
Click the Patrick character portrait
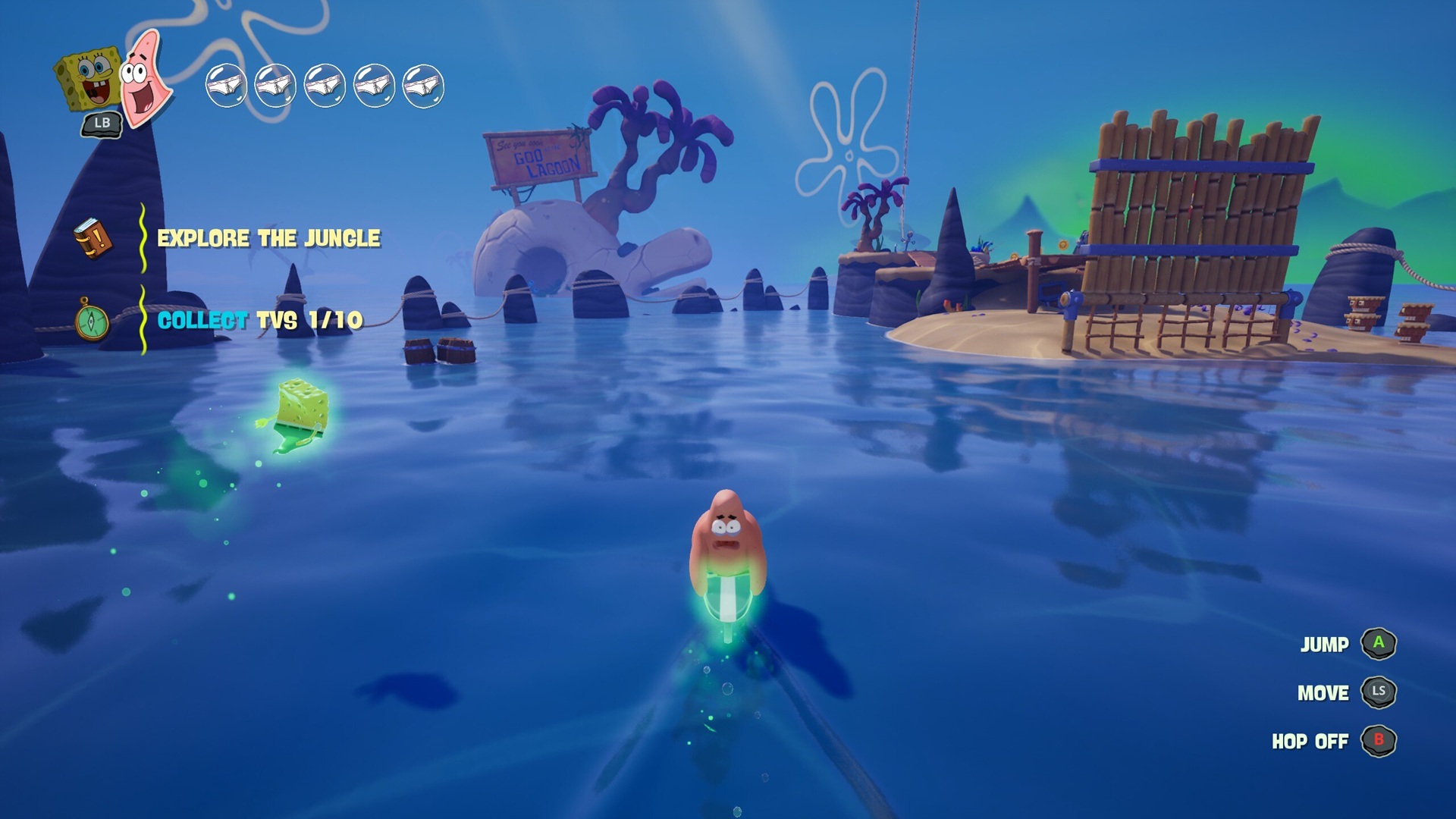(144, 78)
